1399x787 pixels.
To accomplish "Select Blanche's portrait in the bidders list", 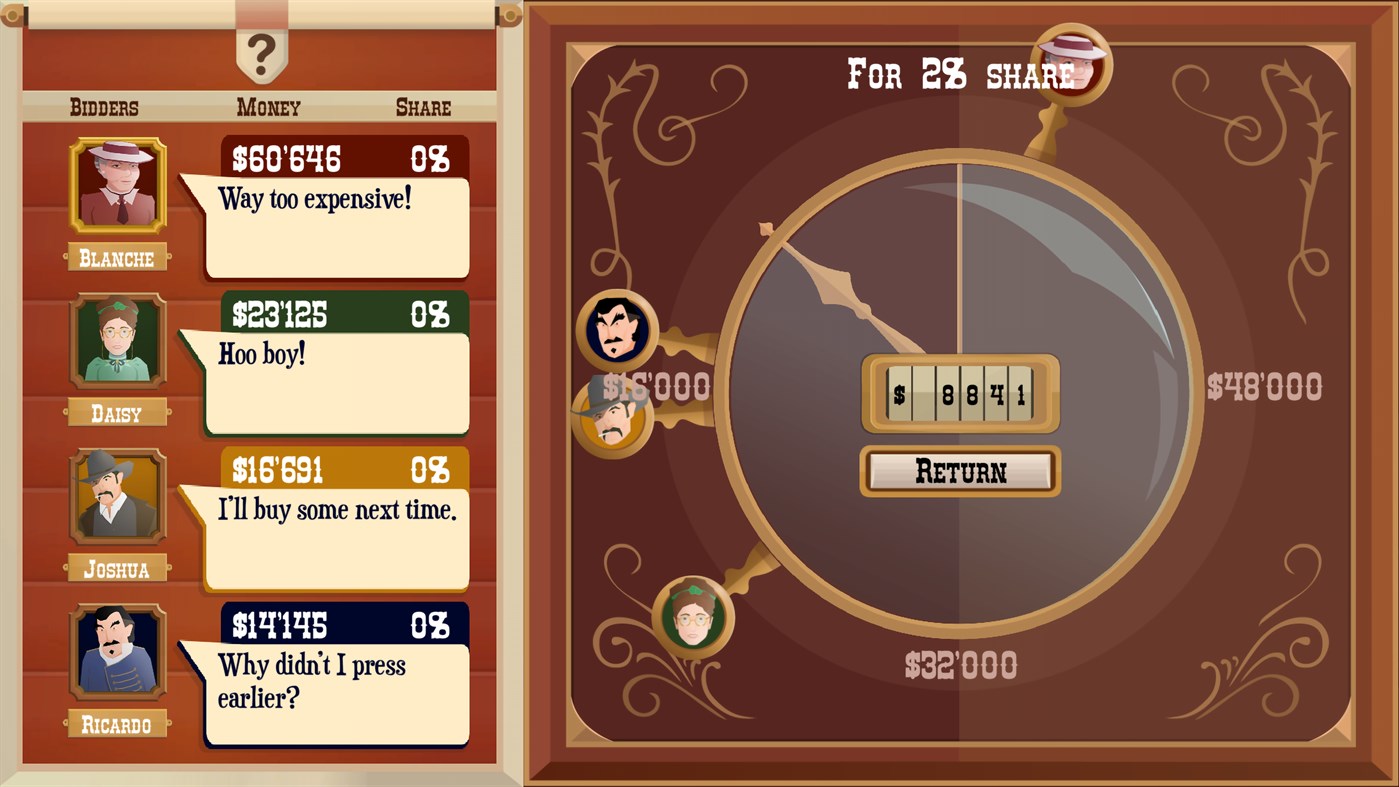I will pyautogui.click(x=117, y=187).
